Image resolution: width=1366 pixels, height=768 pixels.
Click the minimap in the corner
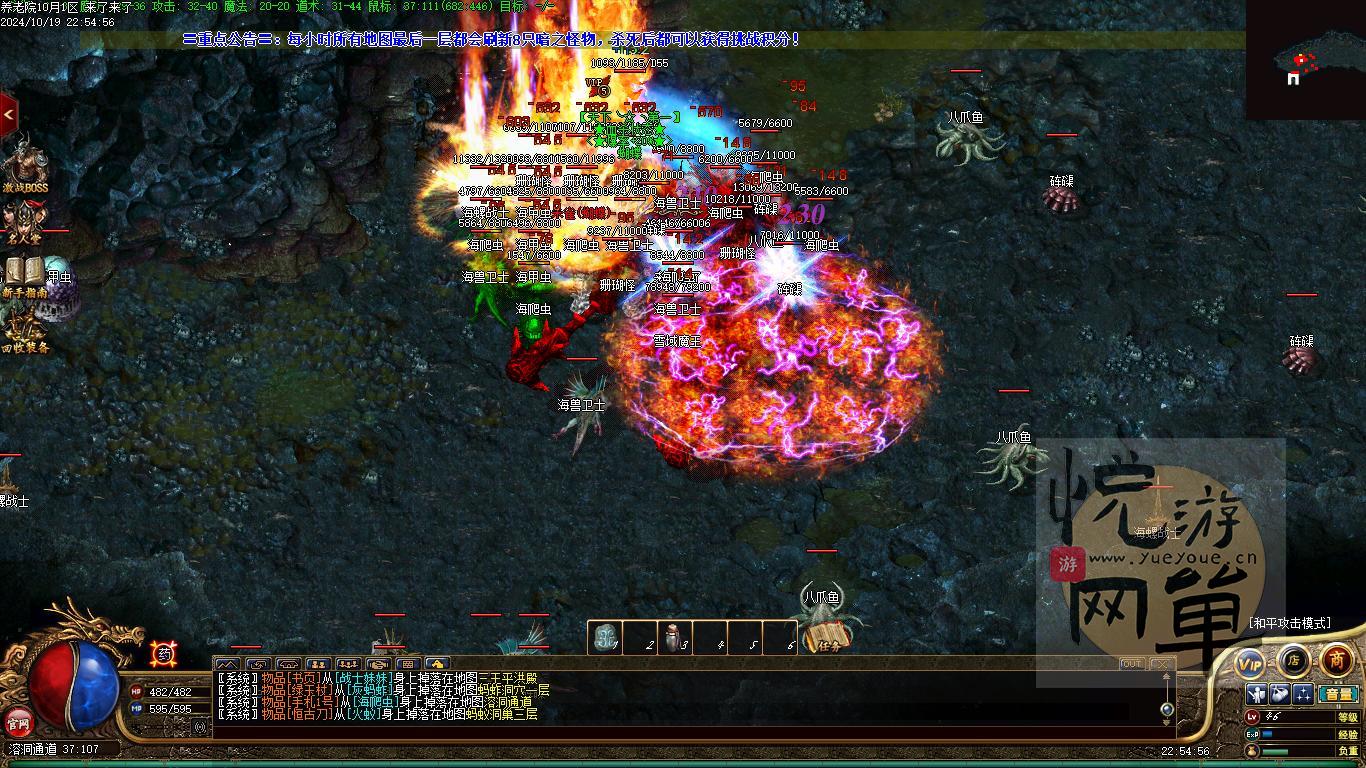pyautogui.click(x=1305, y=60)
